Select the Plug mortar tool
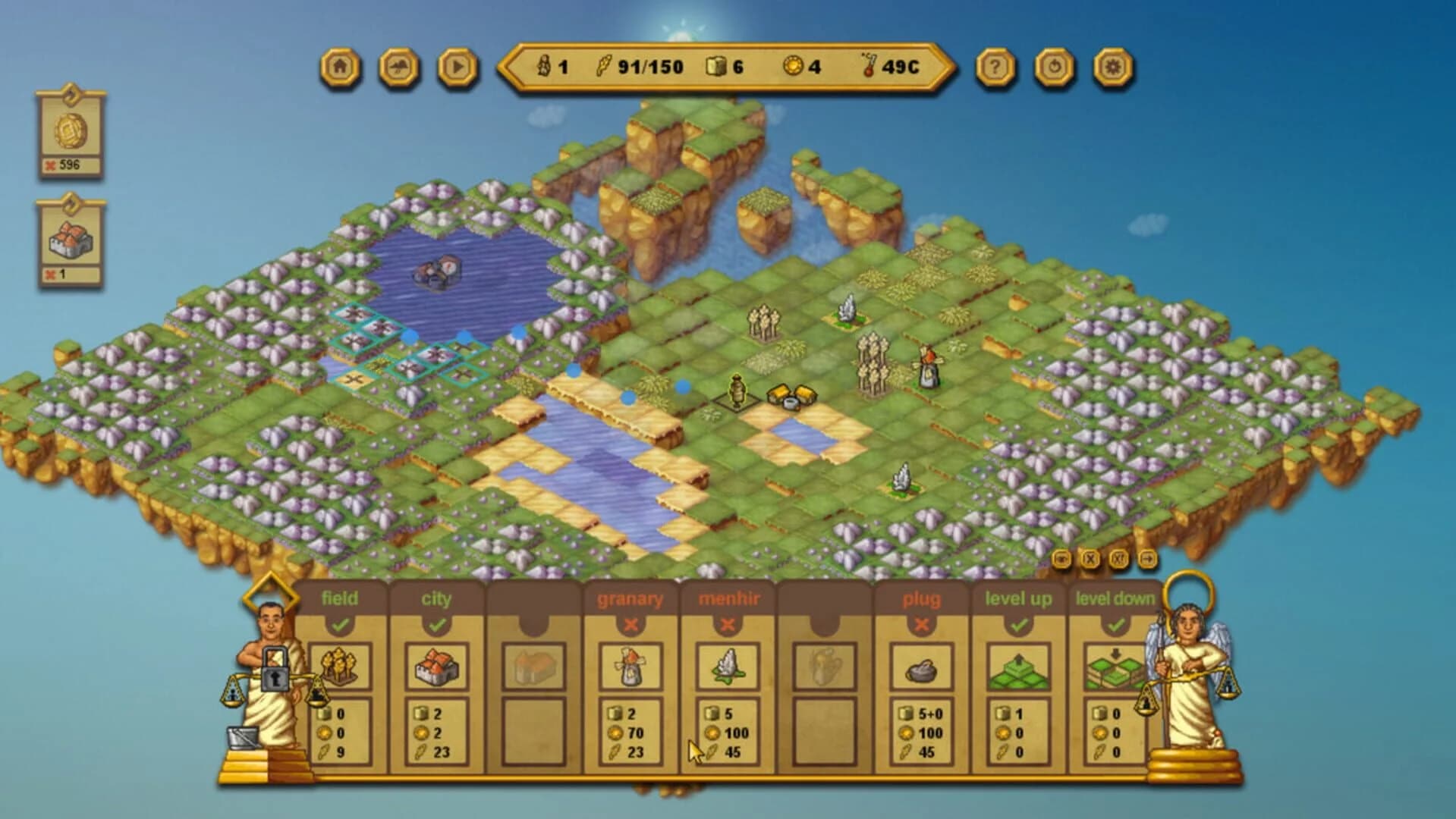This screenshot has width=1456, height=819. (922, 669)
